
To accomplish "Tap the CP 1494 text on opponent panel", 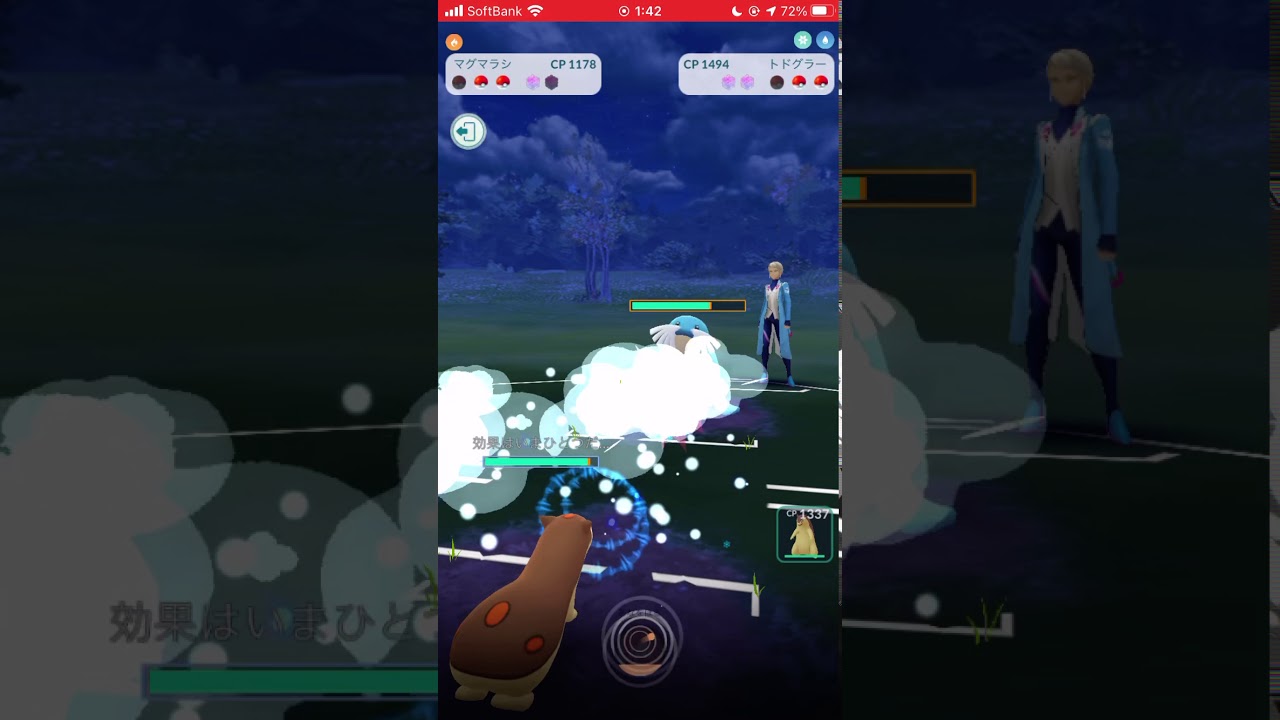I will click(707, 62).
